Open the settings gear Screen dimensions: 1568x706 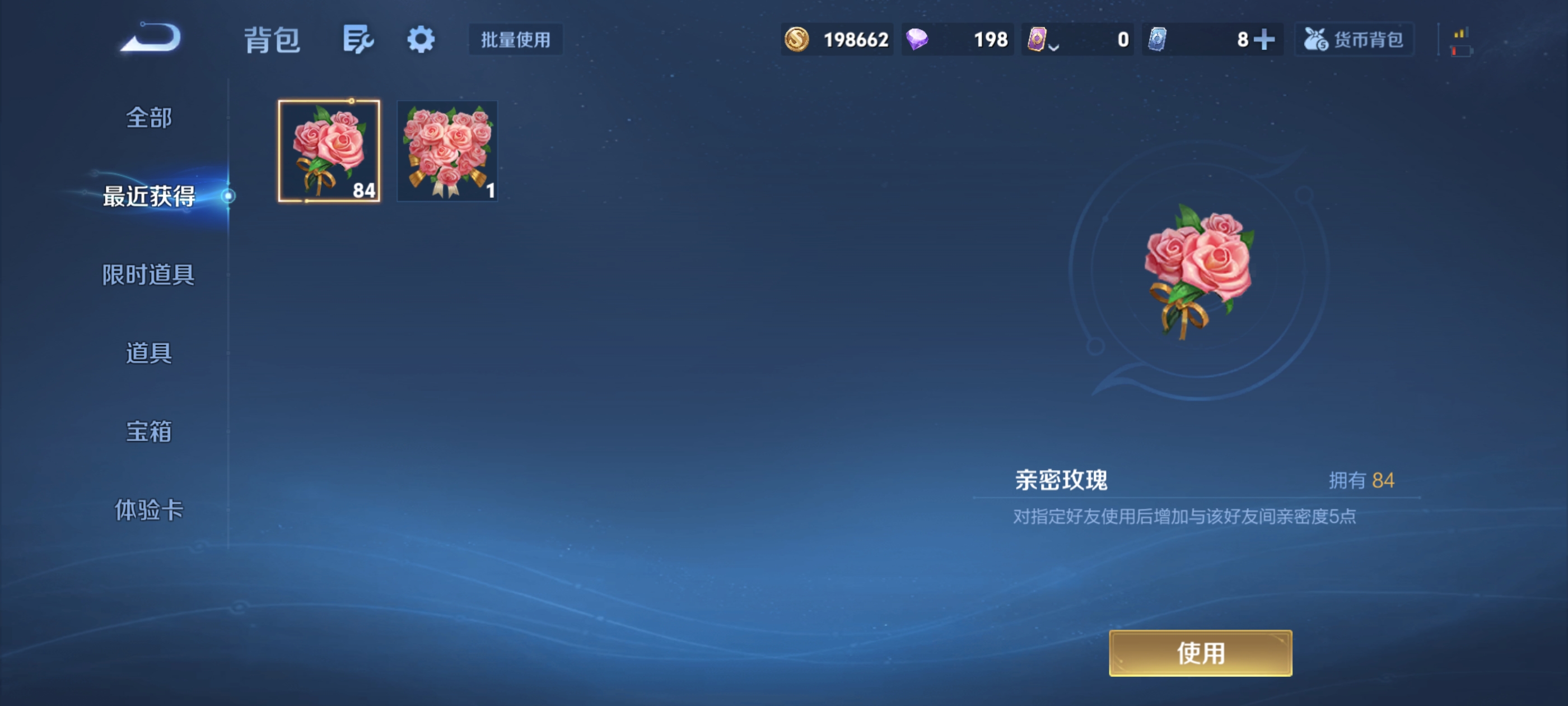[x=421, y=38]
